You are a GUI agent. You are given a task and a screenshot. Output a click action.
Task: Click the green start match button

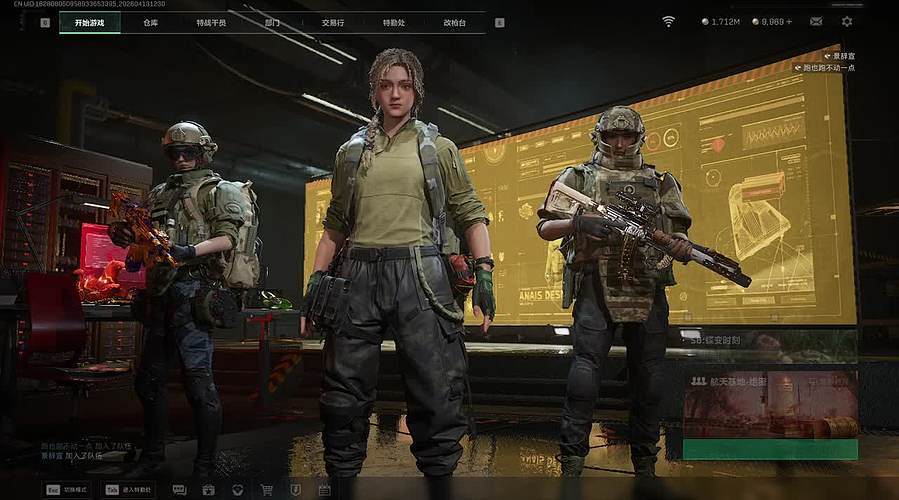point(769,449)
